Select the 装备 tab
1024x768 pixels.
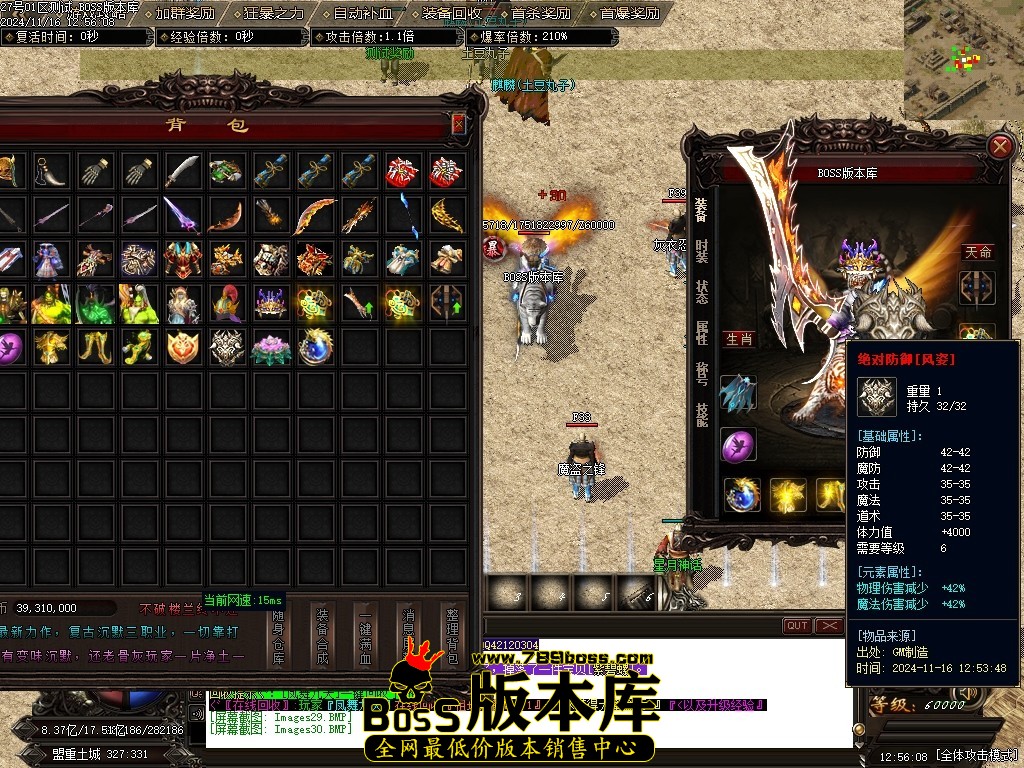702,208
